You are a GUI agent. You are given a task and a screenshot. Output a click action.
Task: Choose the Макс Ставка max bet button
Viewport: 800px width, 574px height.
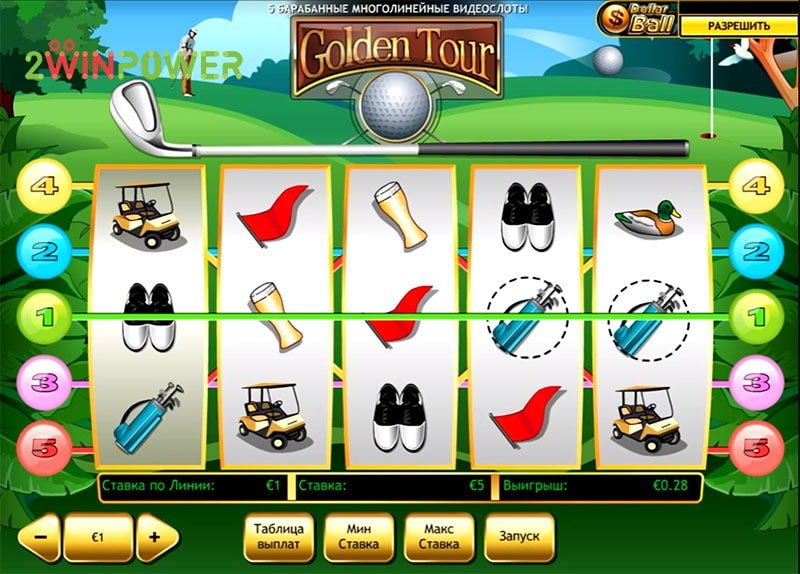click(x=439, y=537)
